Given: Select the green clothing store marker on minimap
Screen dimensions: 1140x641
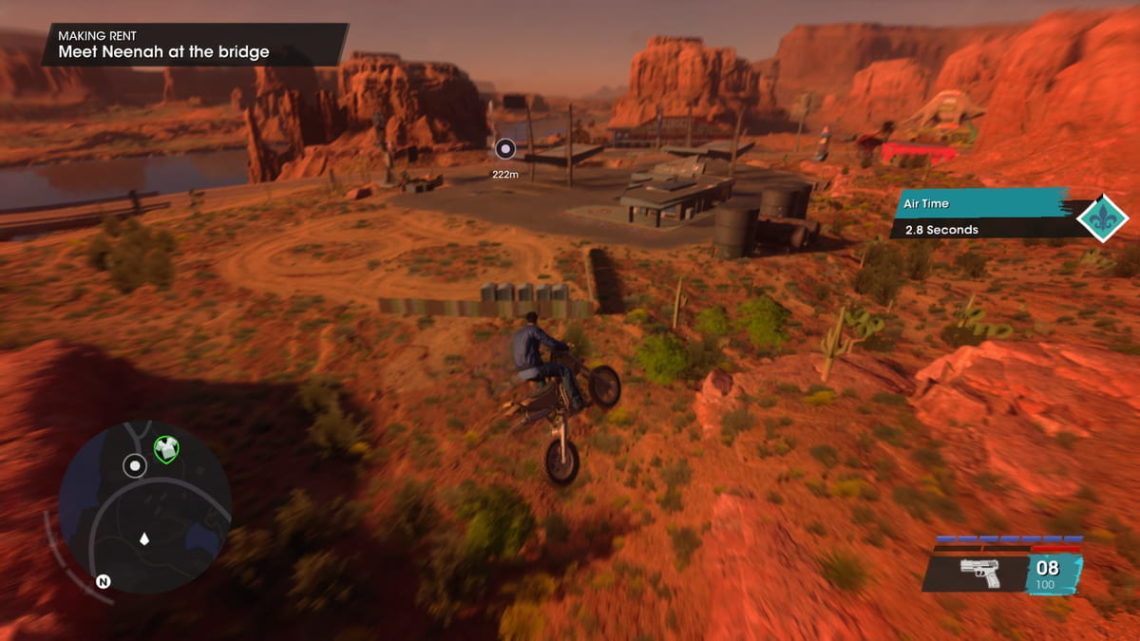Looking at the screenshot, I should click(165, 450).
